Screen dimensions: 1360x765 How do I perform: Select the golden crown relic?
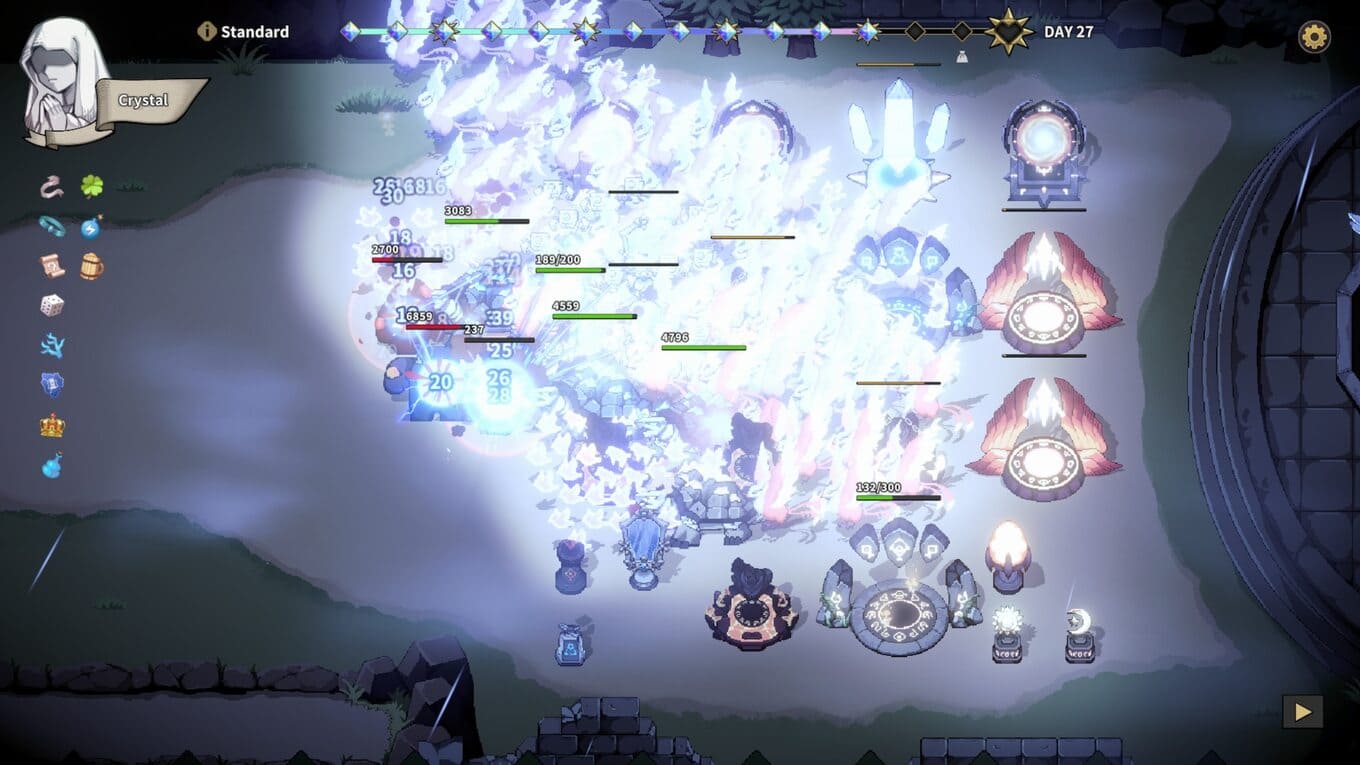click(52, 425)
